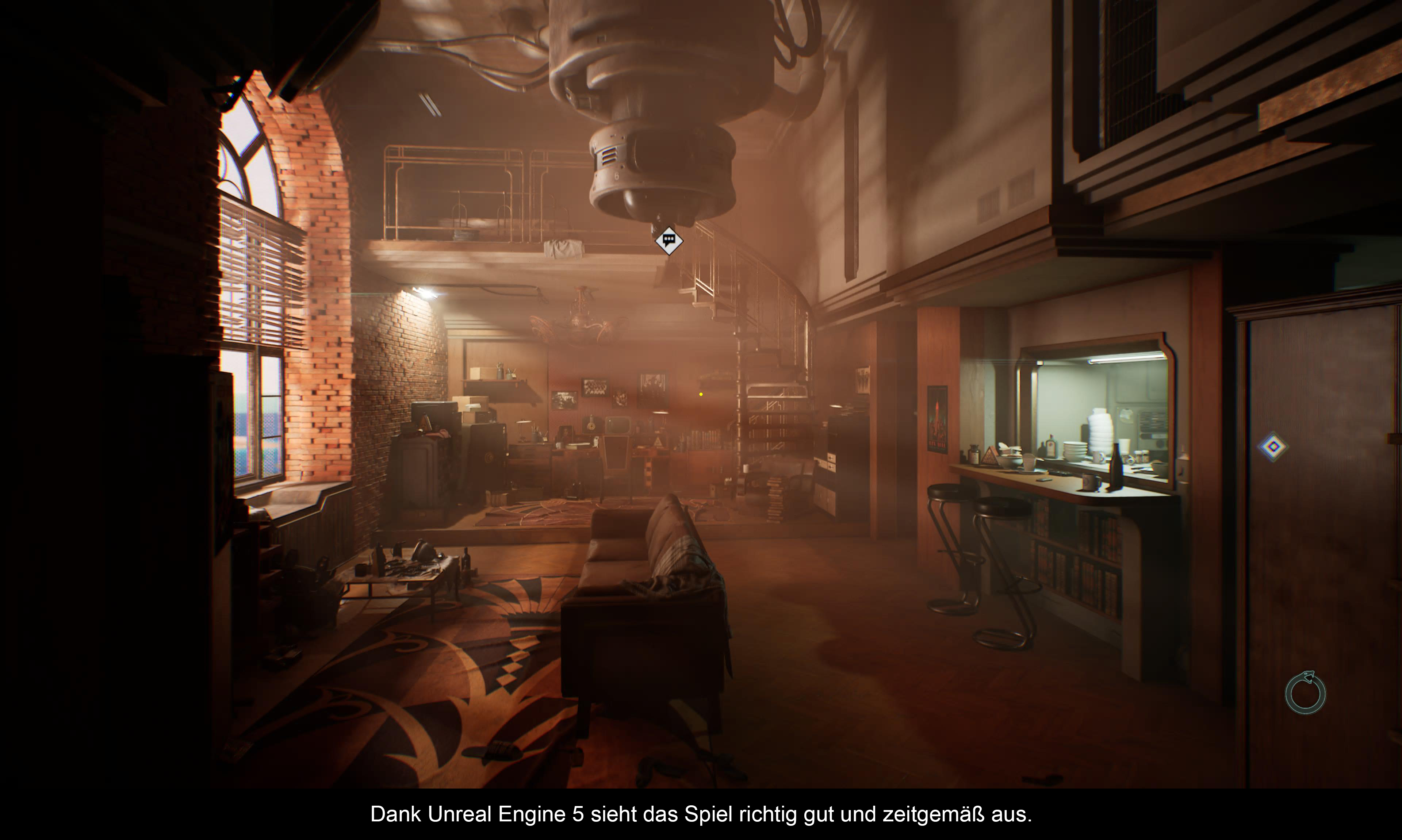Select the blue diamond interaction marker

click(1273, 447)
